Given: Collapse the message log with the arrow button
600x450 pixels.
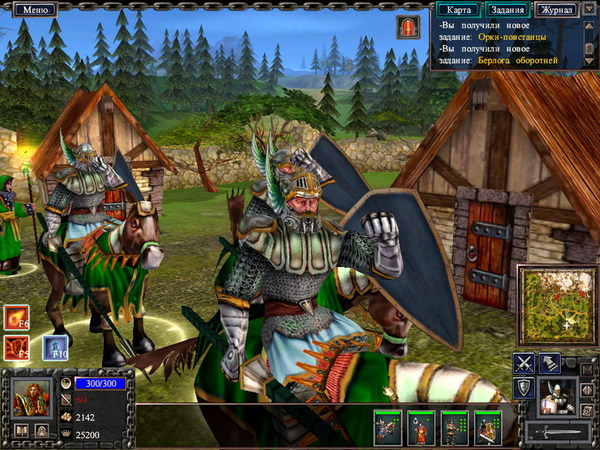Looking at the screenshot, I should point(590,9).
